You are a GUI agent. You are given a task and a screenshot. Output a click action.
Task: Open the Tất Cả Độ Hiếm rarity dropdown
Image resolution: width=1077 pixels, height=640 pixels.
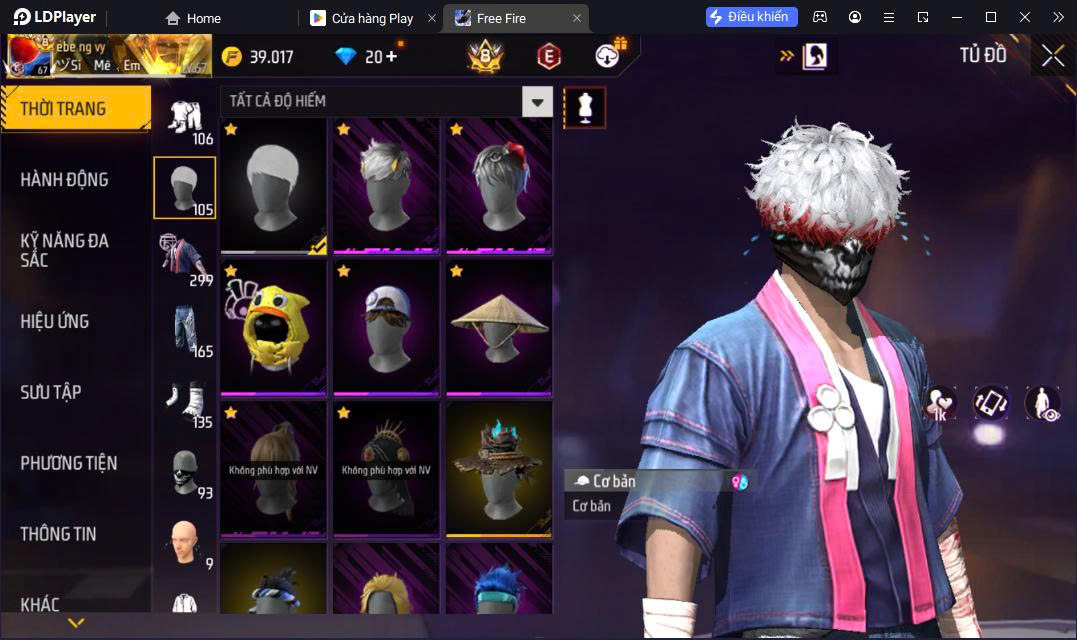pyautogui.click(x=538, y=101)
